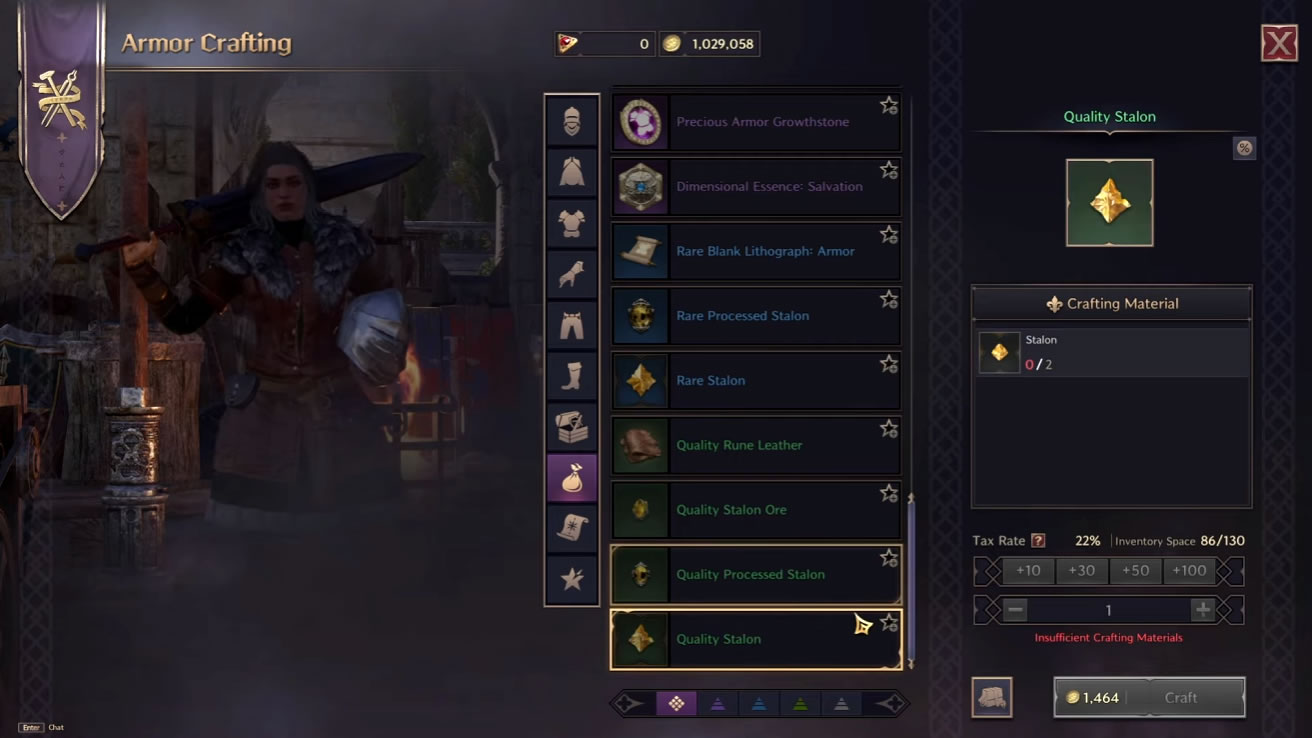Toggle favorite star on Precious Armor Growthstone

(x=888, y=104)
